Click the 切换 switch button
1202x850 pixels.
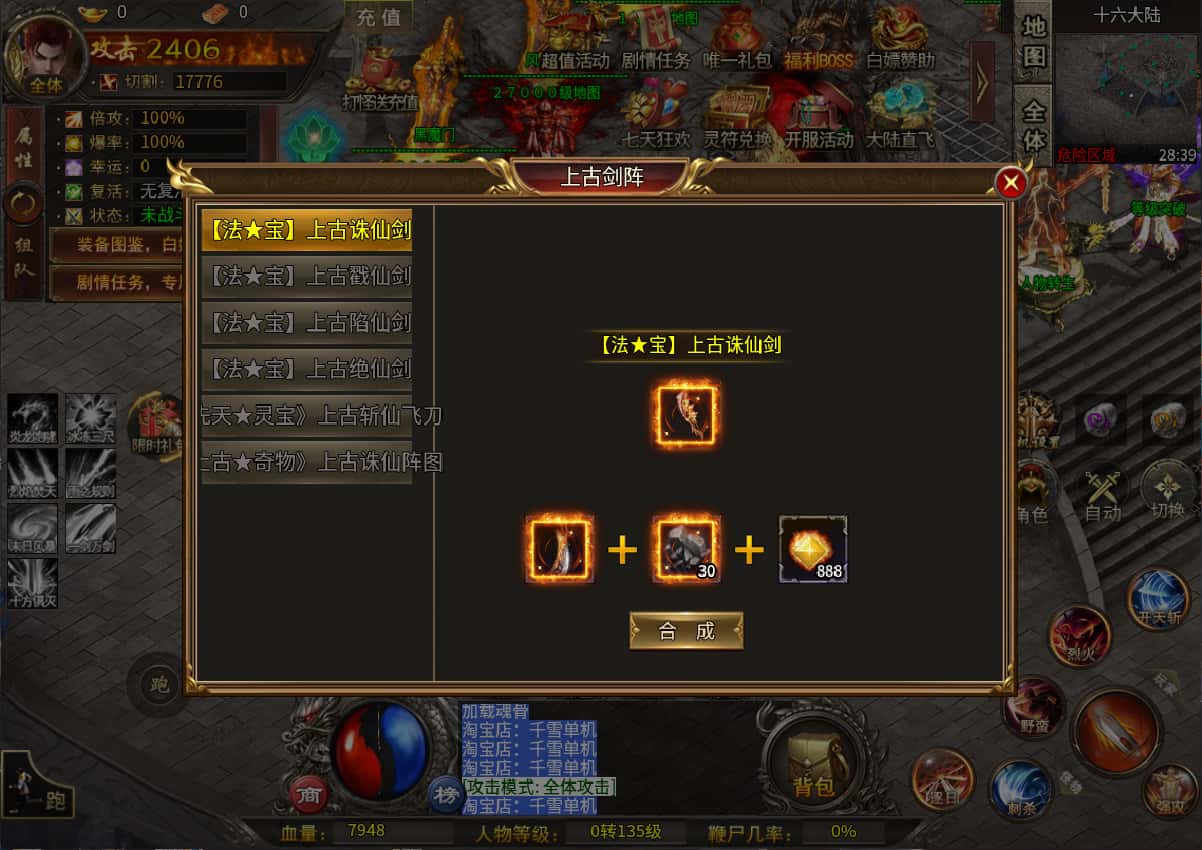tap(1167, 491)
